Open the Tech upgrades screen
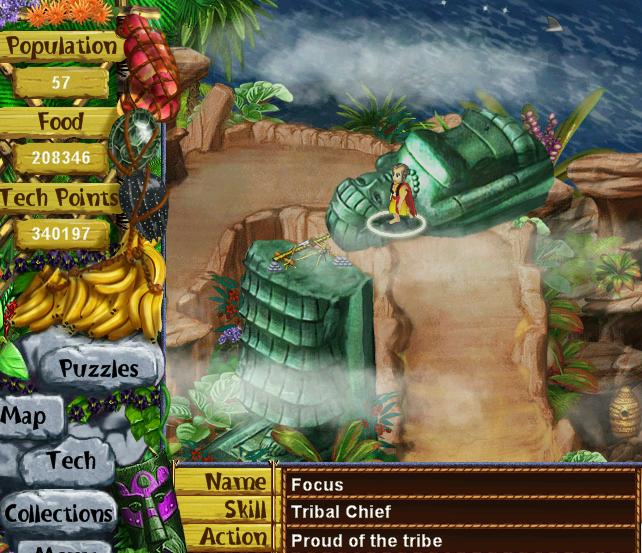 click(71, 461)
